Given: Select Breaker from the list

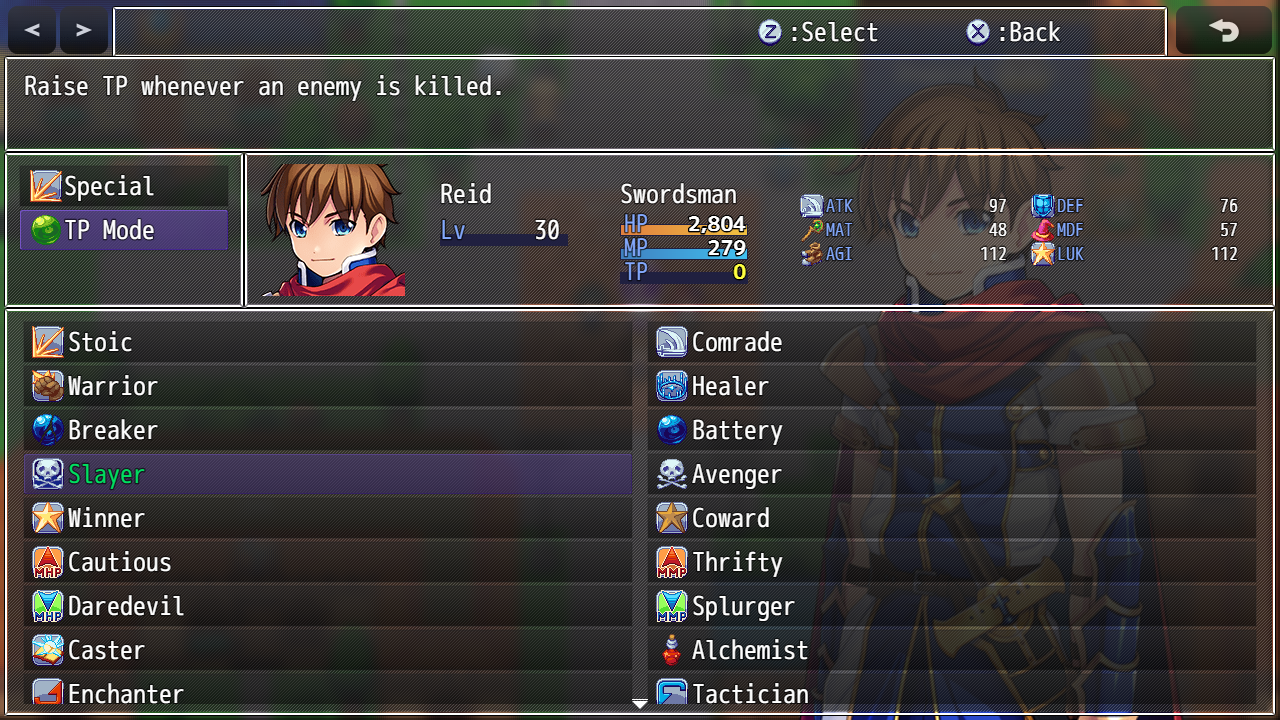Looking at the screenshot, I should point(328,431).
